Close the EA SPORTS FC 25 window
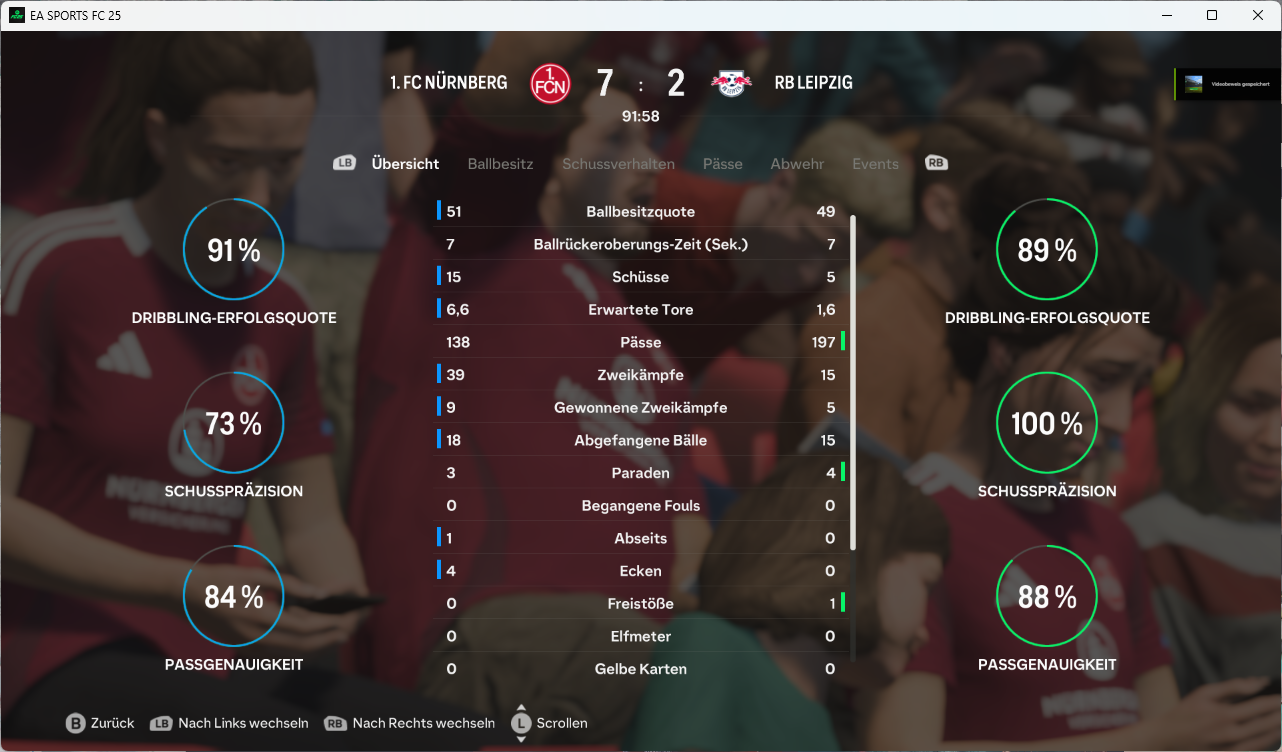This screenshot has width=1282, height=752. click(x=1258, y=15)
